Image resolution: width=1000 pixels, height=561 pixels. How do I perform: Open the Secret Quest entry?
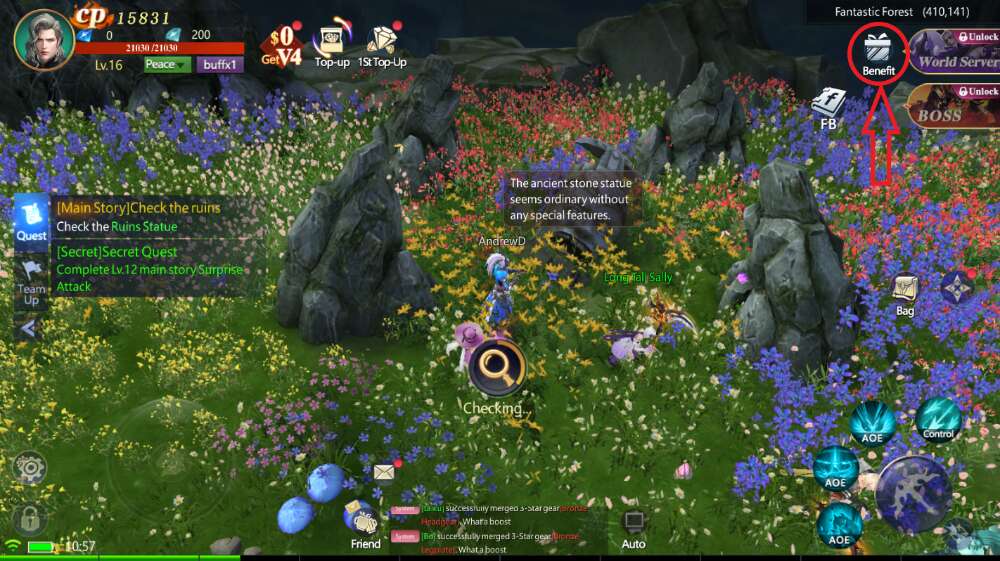click(150, 269)
